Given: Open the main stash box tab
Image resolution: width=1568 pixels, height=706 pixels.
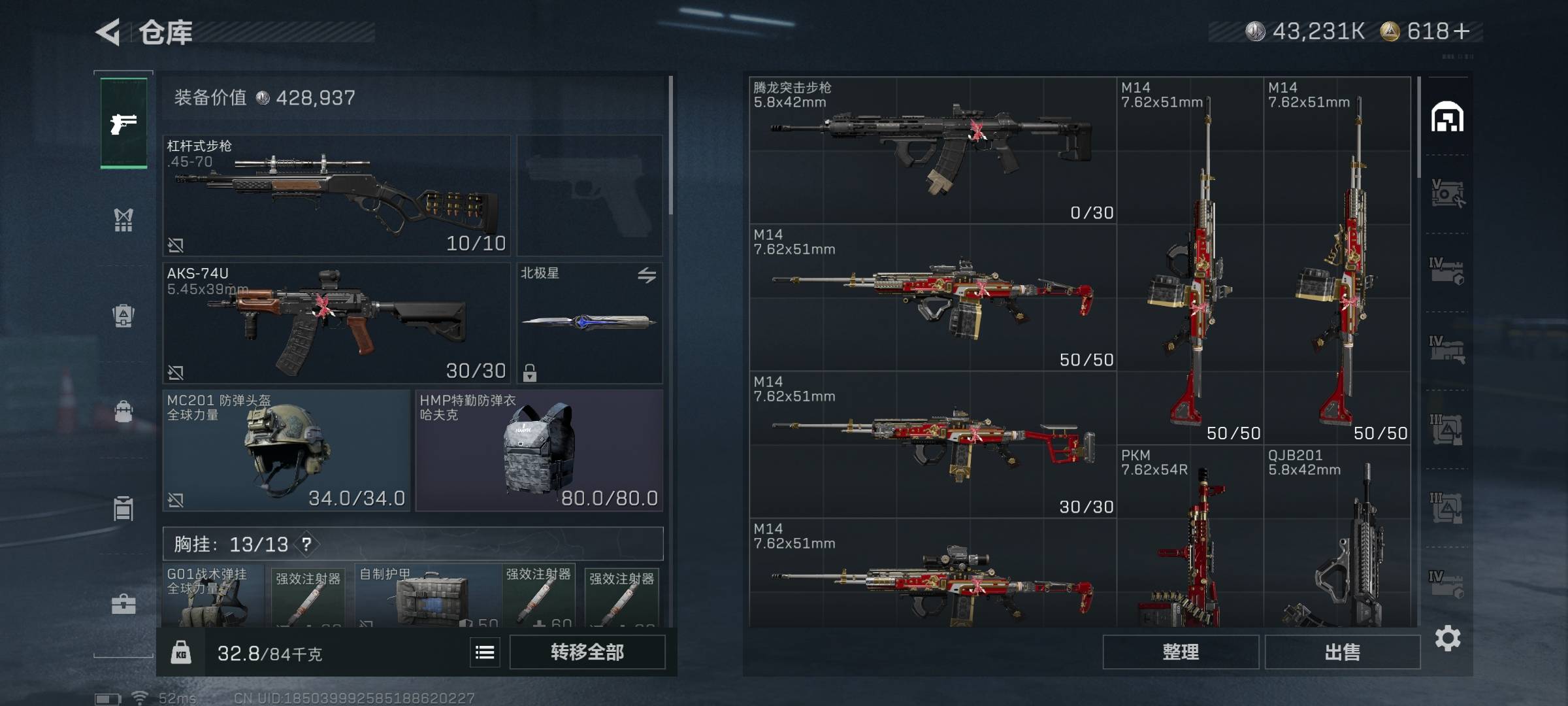Looking at the screenshot, I should point(1447,118).
